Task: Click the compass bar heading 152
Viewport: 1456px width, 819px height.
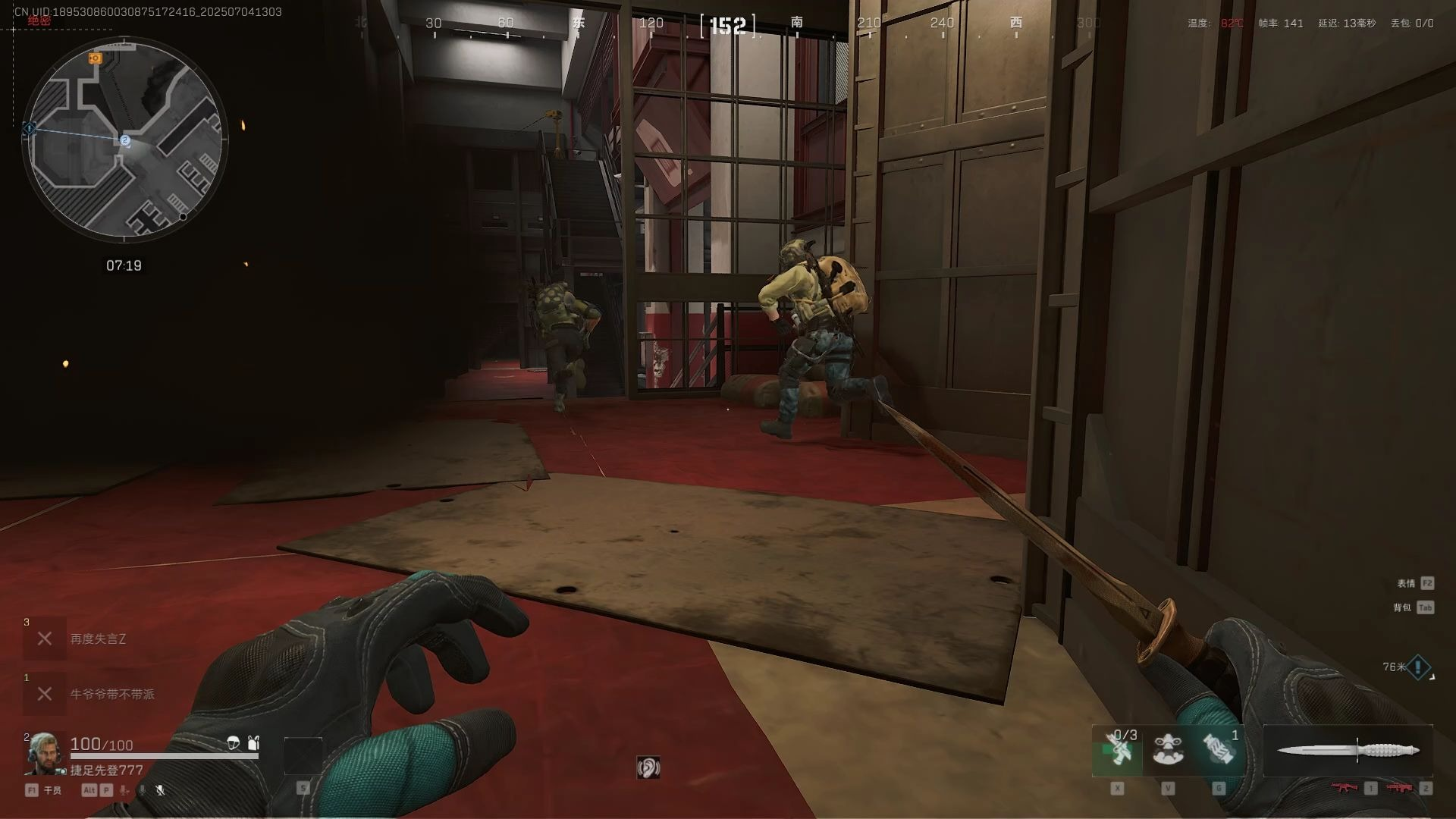Action: coord(728,26)
